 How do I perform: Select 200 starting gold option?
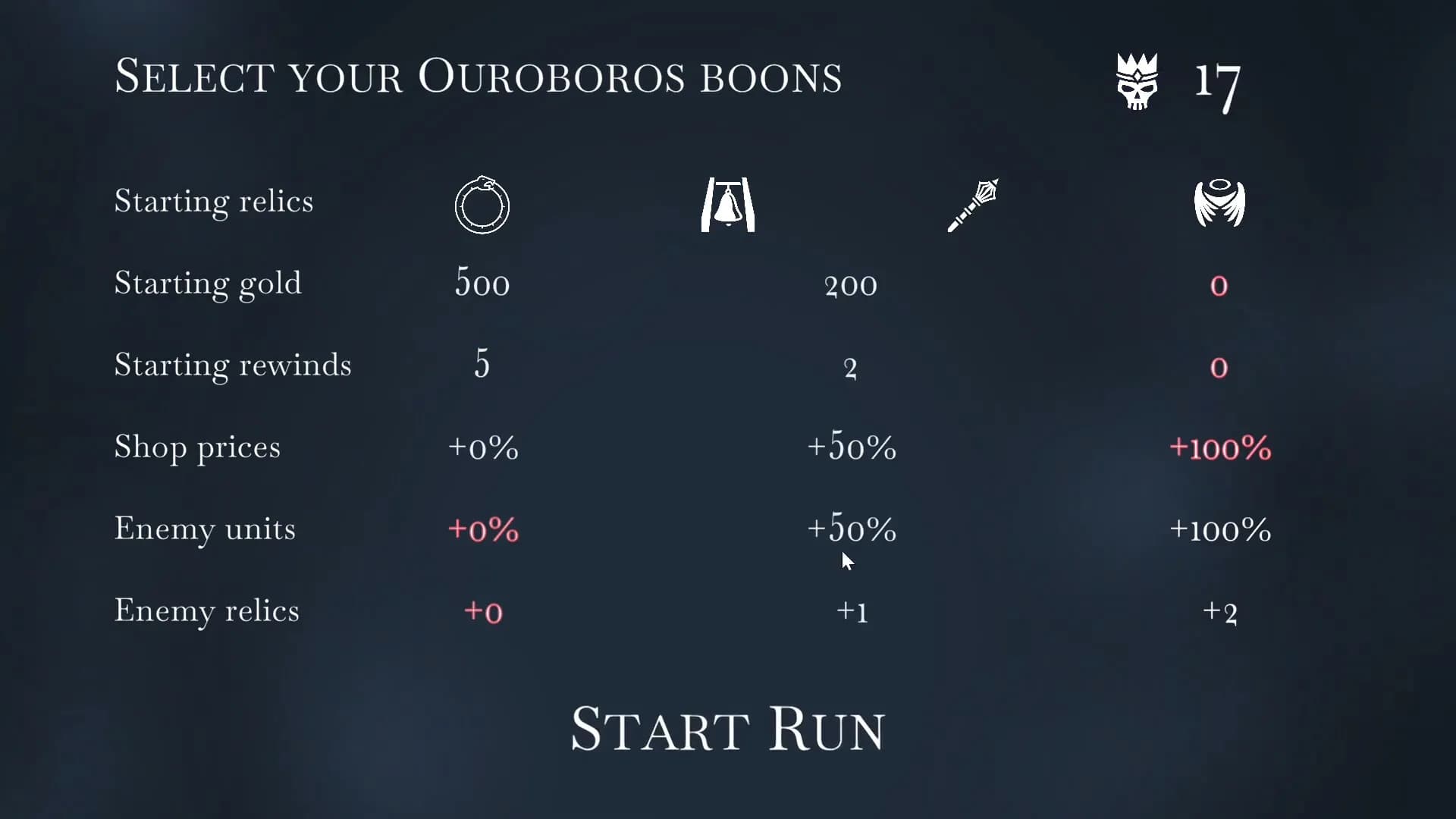(851, 285)
